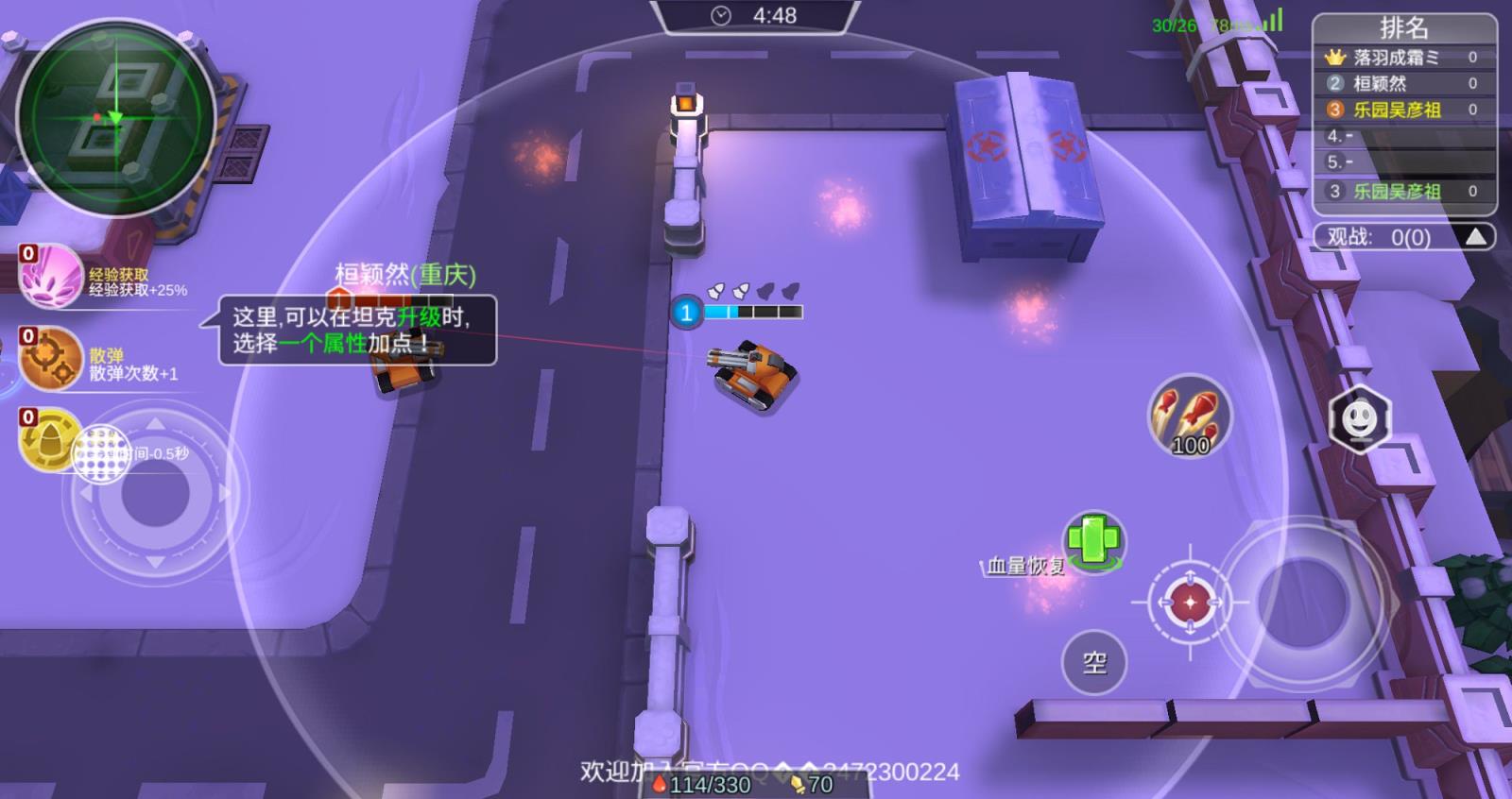Choose the experience gain +25% upgrade
The height and width of the screenshot is (799, 1512).
coord(51,275)
